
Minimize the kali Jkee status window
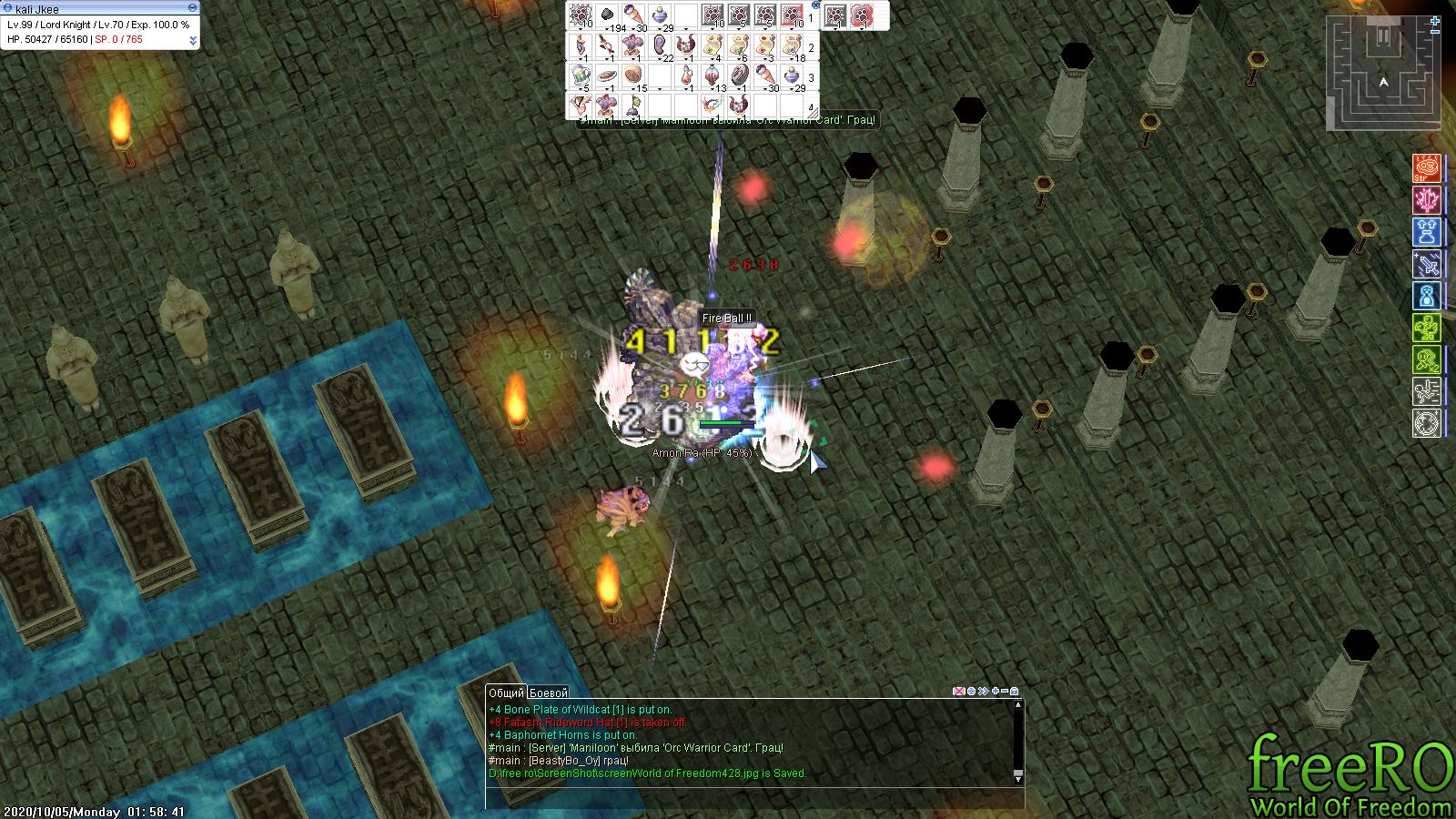192,8
